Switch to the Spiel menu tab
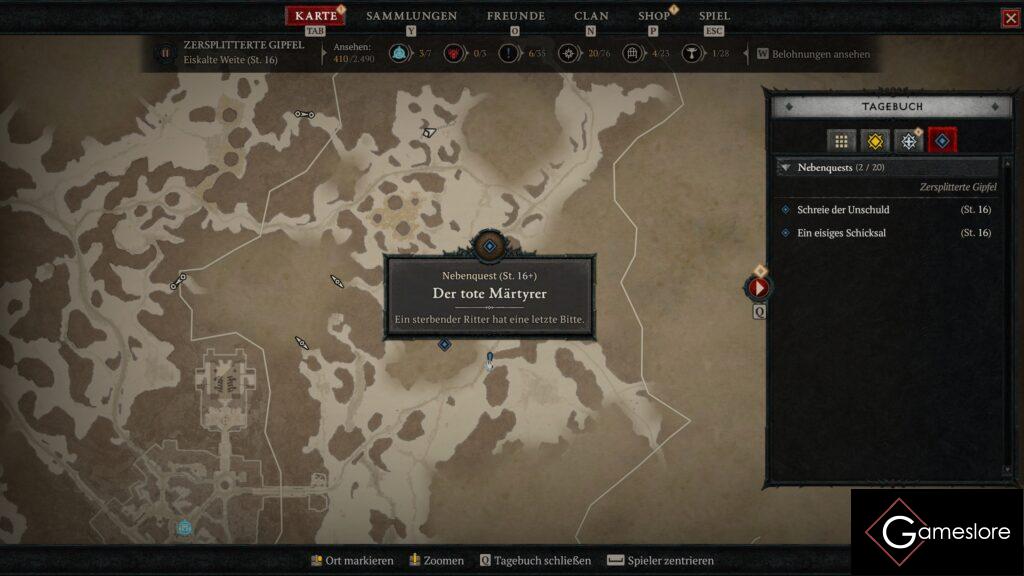Screen dimensions: 1024x576 (714, 16)
